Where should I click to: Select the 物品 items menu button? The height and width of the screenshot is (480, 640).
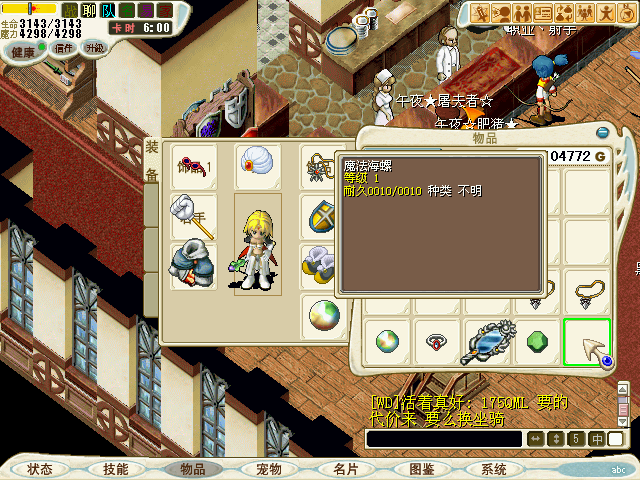[192, 468]
